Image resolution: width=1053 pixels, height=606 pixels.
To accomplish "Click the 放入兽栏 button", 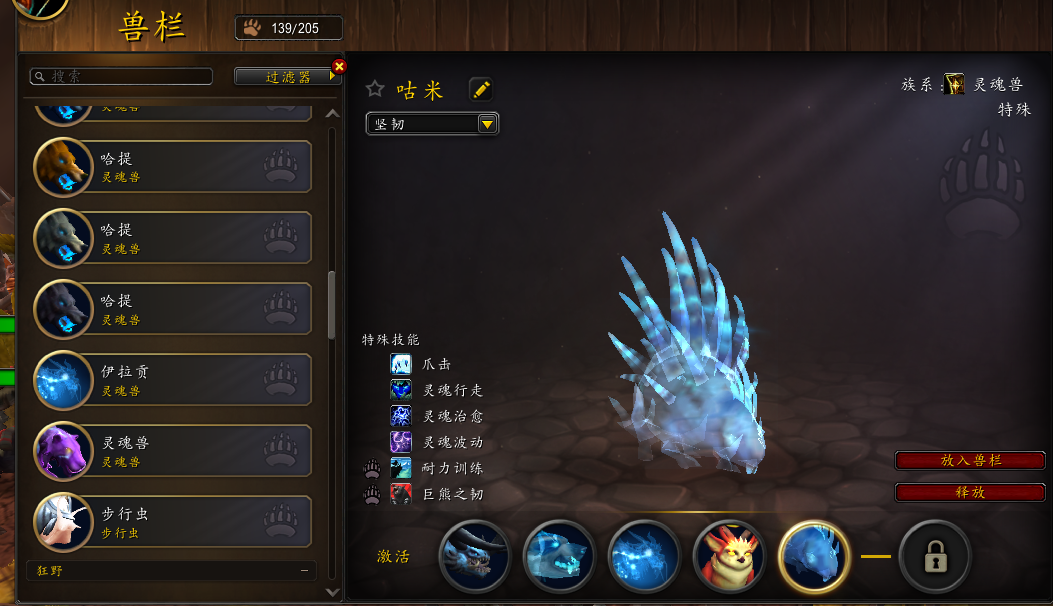I will 971,460.
